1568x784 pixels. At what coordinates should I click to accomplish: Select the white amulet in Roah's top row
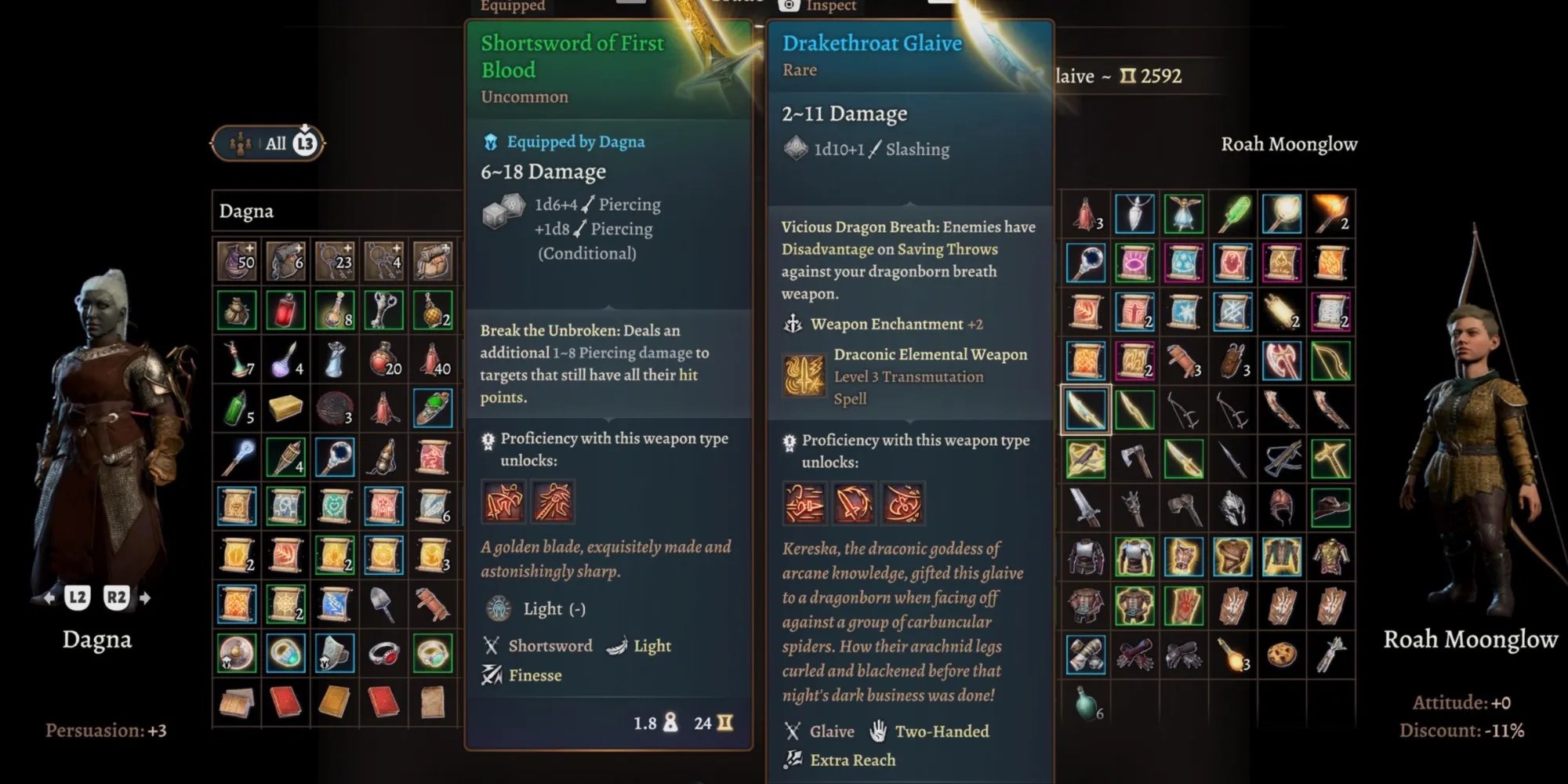1134,213
